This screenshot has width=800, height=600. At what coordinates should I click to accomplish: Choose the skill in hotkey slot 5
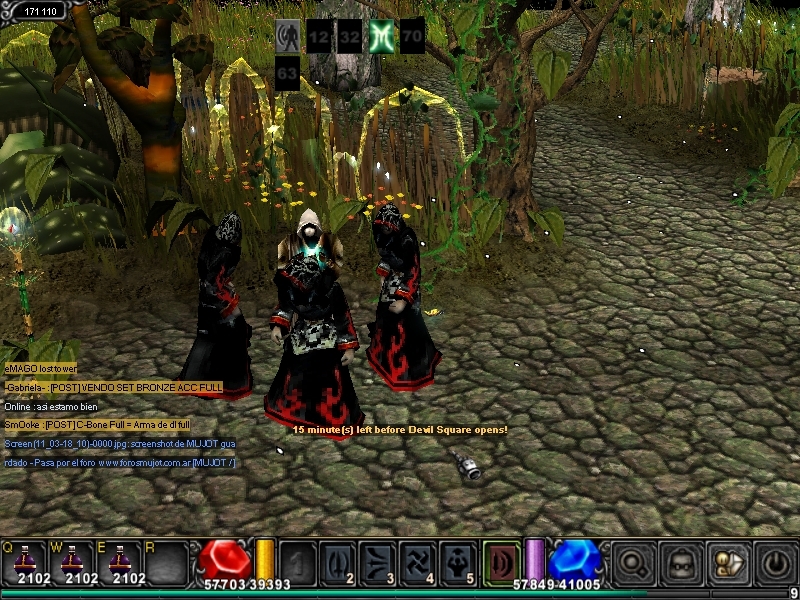pos(458,563)
